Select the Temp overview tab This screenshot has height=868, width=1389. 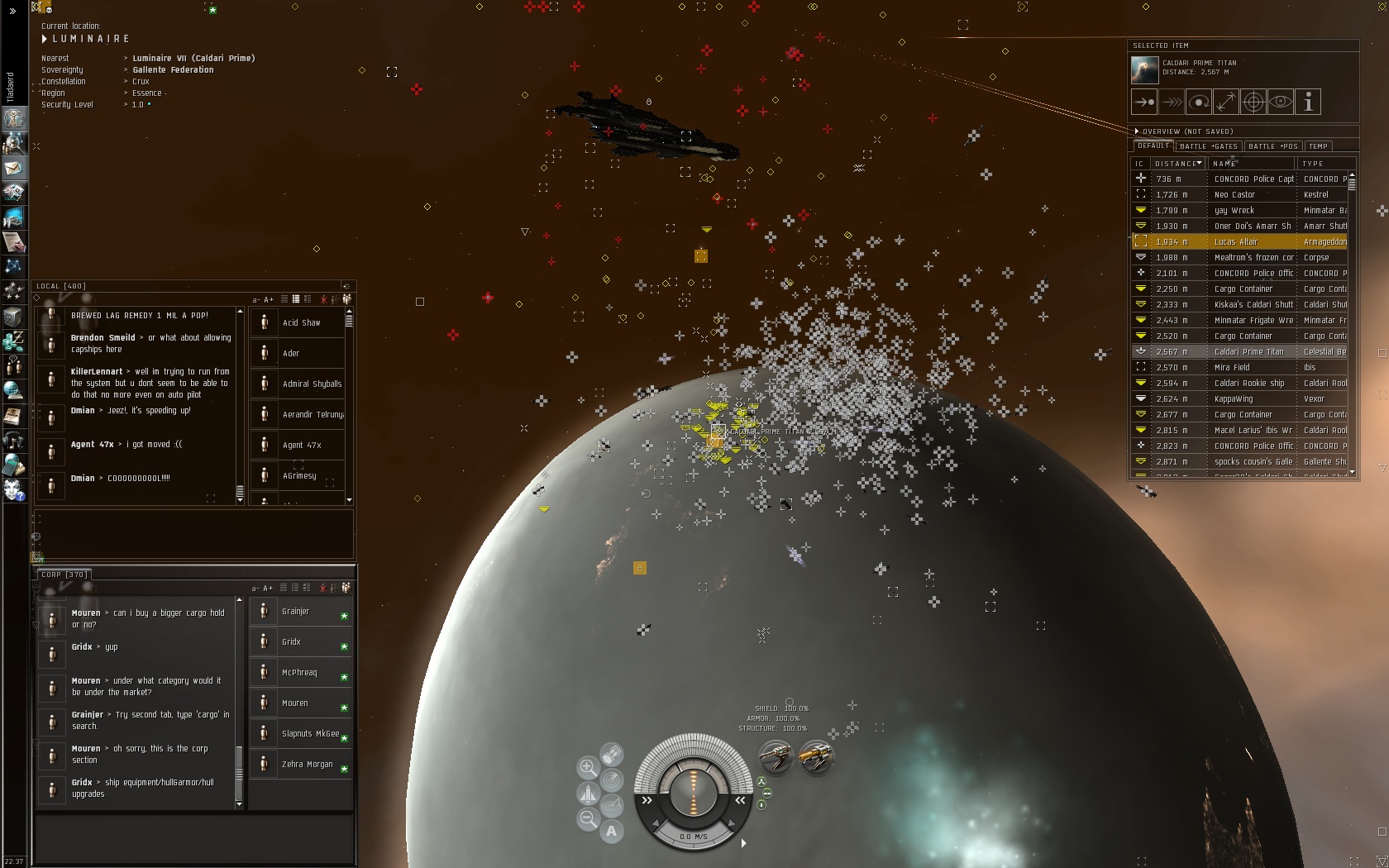click(x=1319, y=146)
